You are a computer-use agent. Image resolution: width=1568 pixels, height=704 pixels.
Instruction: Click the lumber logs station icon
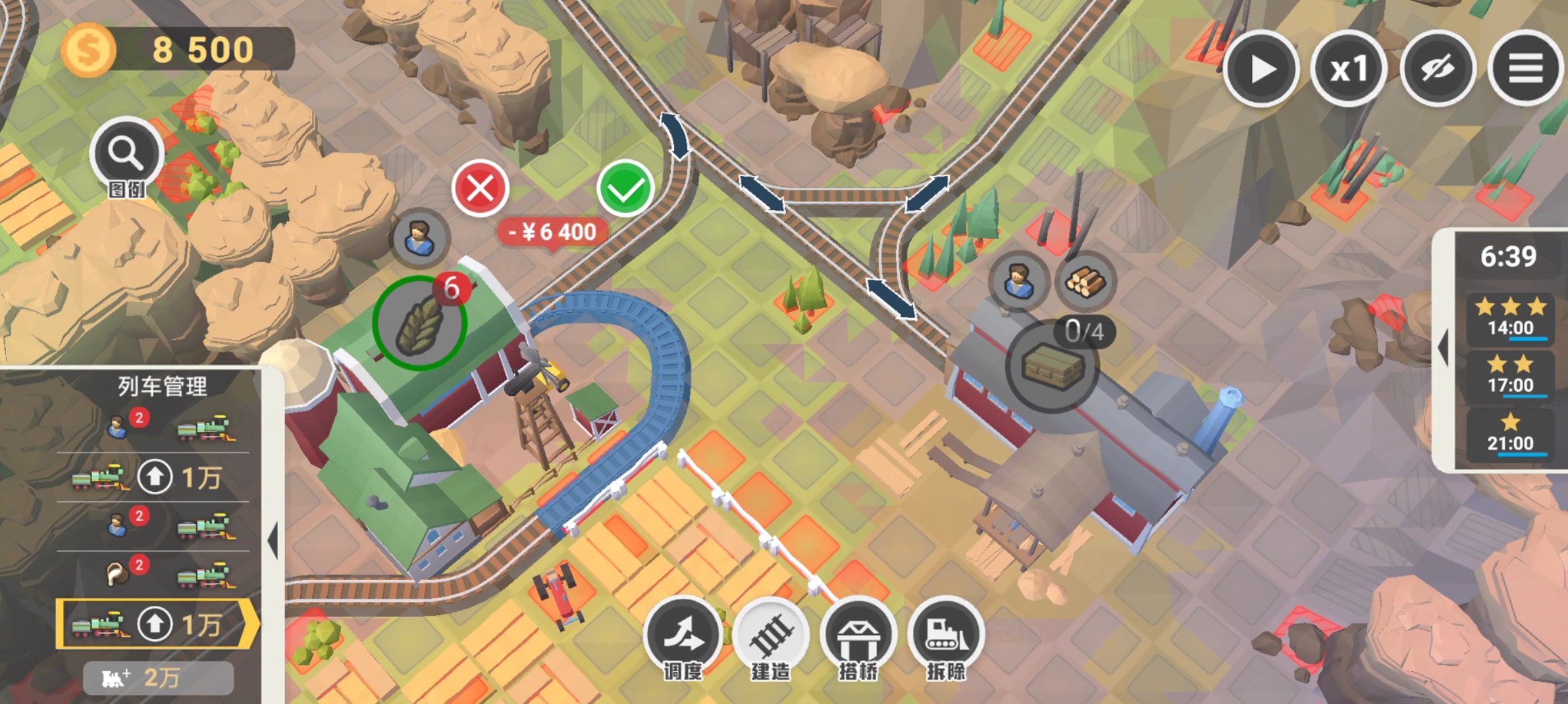click(1085, 281)
